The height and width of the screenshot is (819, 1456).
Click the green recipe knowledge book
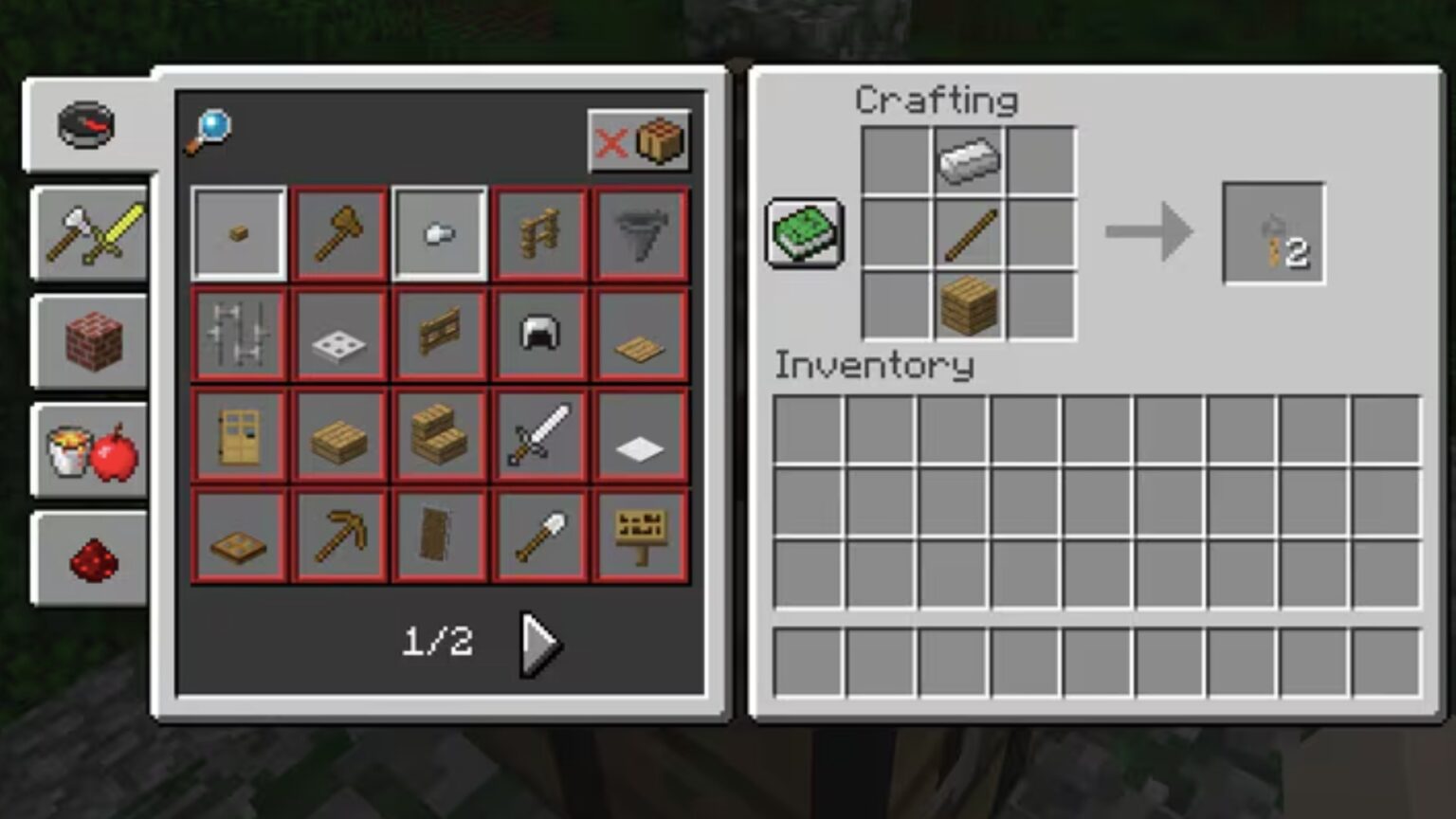pos(805,232)
